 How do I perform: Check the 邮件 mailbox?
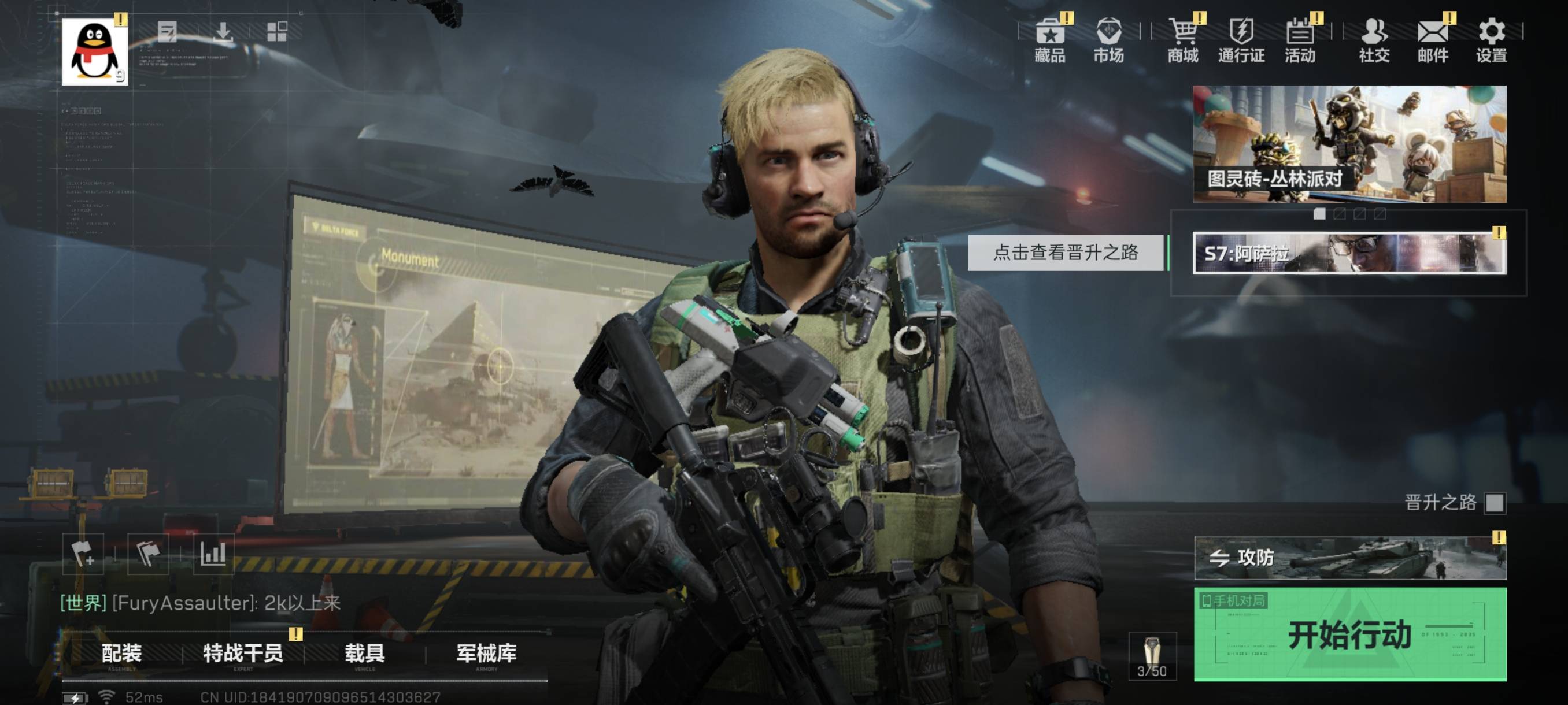(1433, 40)
